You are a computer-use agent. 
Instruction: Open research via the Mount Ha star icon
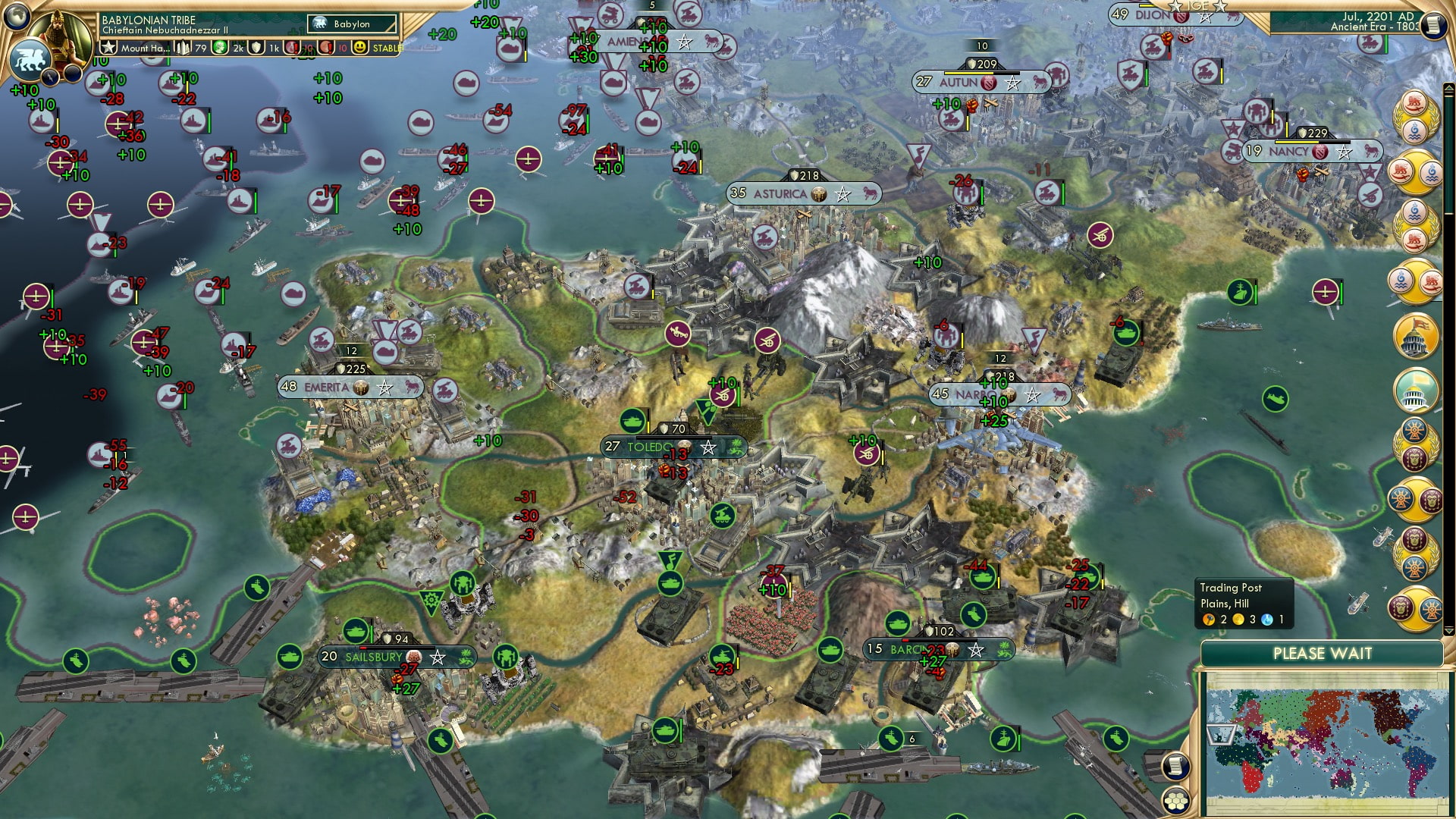coord(108,47)
